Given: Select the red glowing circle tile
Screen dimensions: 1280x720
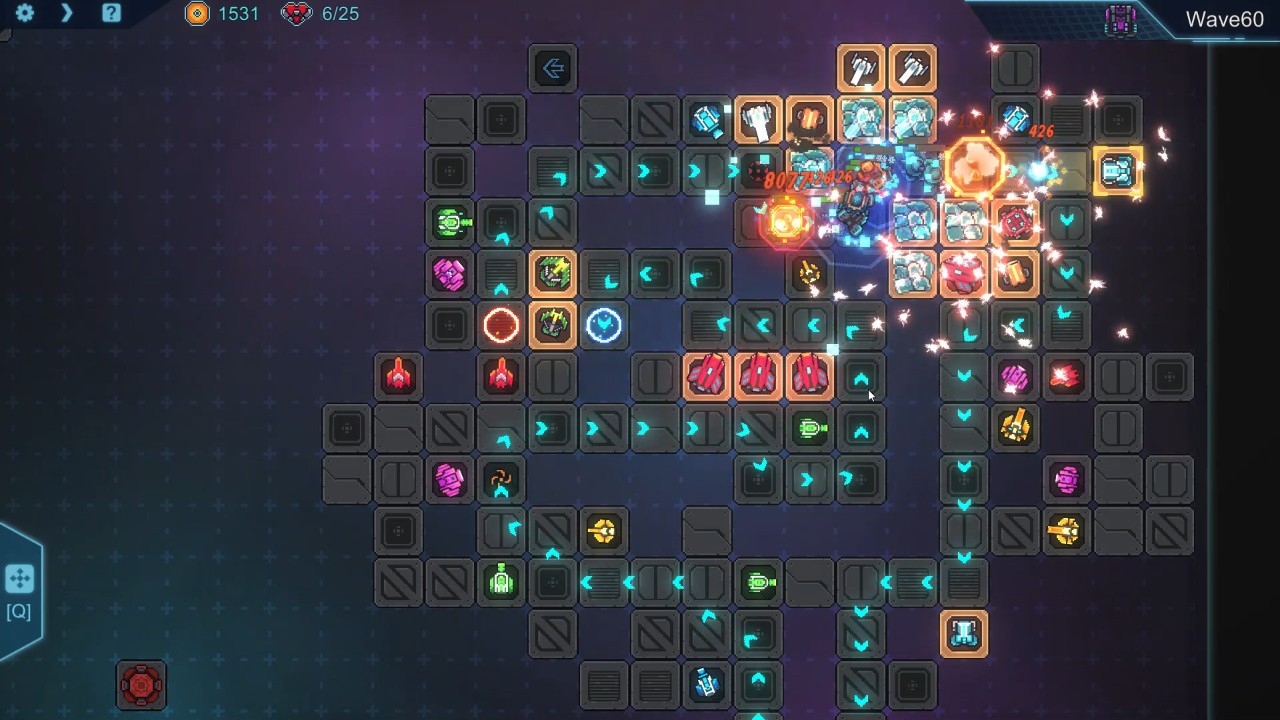Looking at the screenshot, I should [x=501, y=325].
